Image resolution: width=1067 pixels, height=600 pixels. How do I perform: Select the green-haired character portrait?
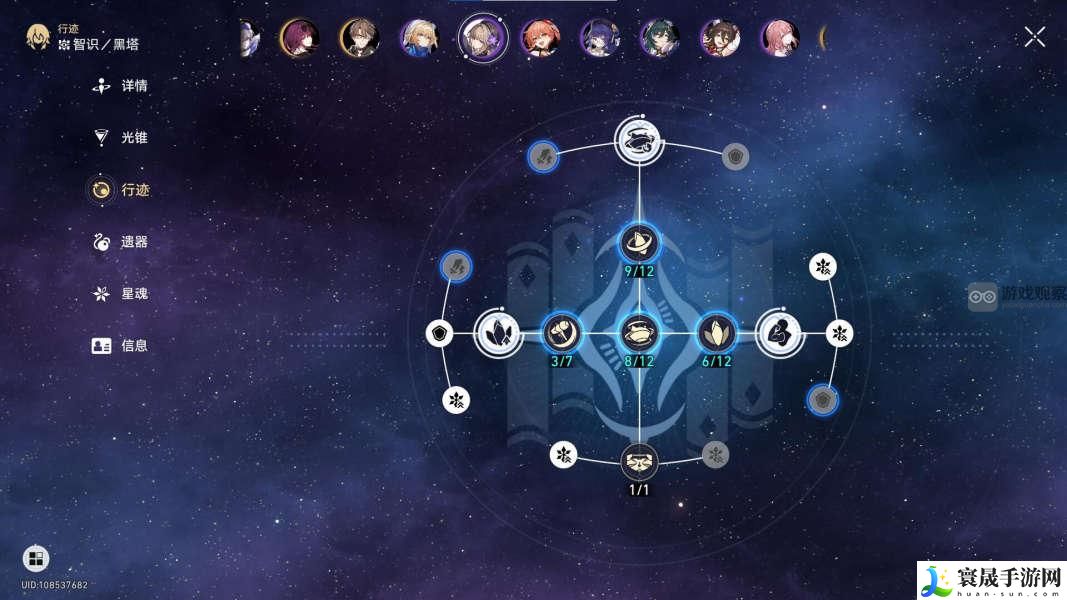(x=660, y=38)
